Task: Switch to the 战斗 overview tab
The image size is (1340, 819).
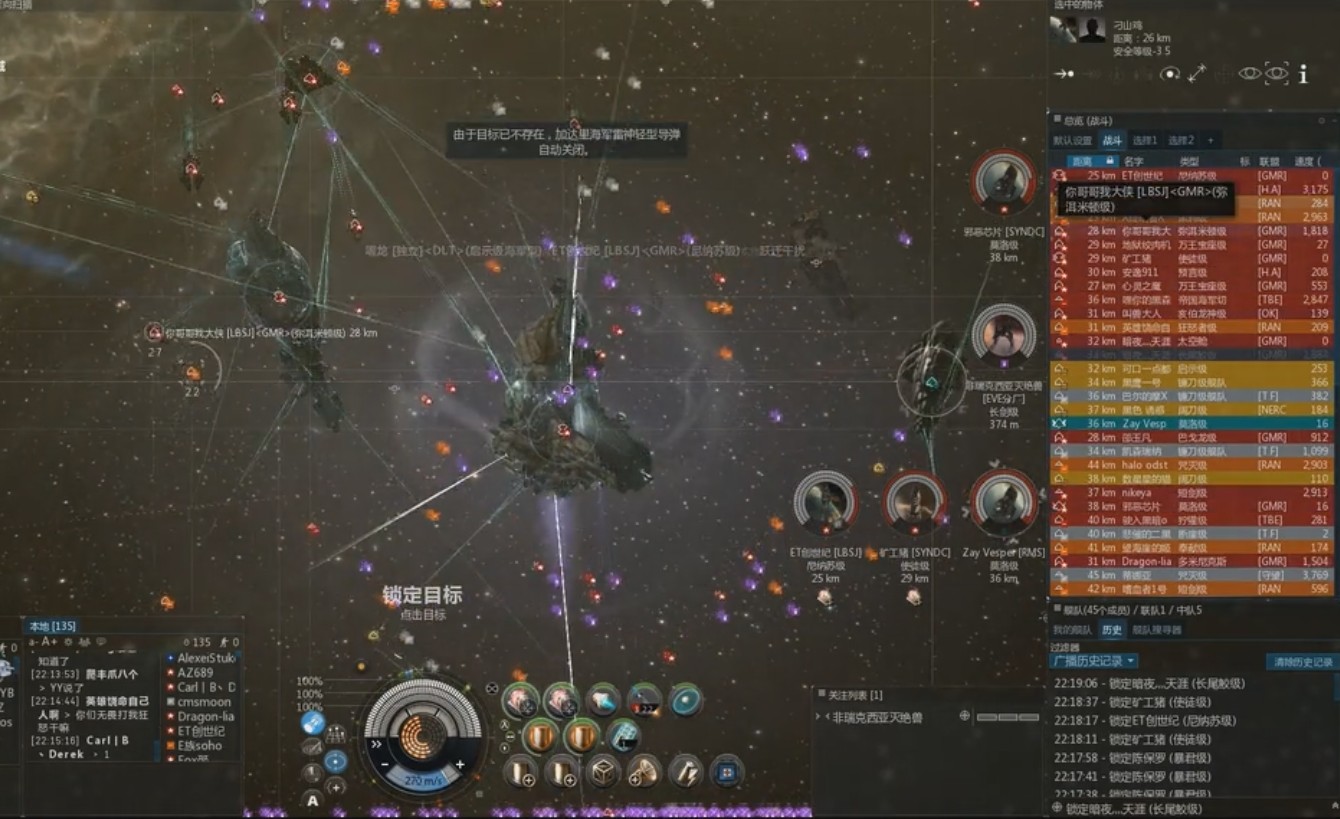Action: click(1112, 141)
